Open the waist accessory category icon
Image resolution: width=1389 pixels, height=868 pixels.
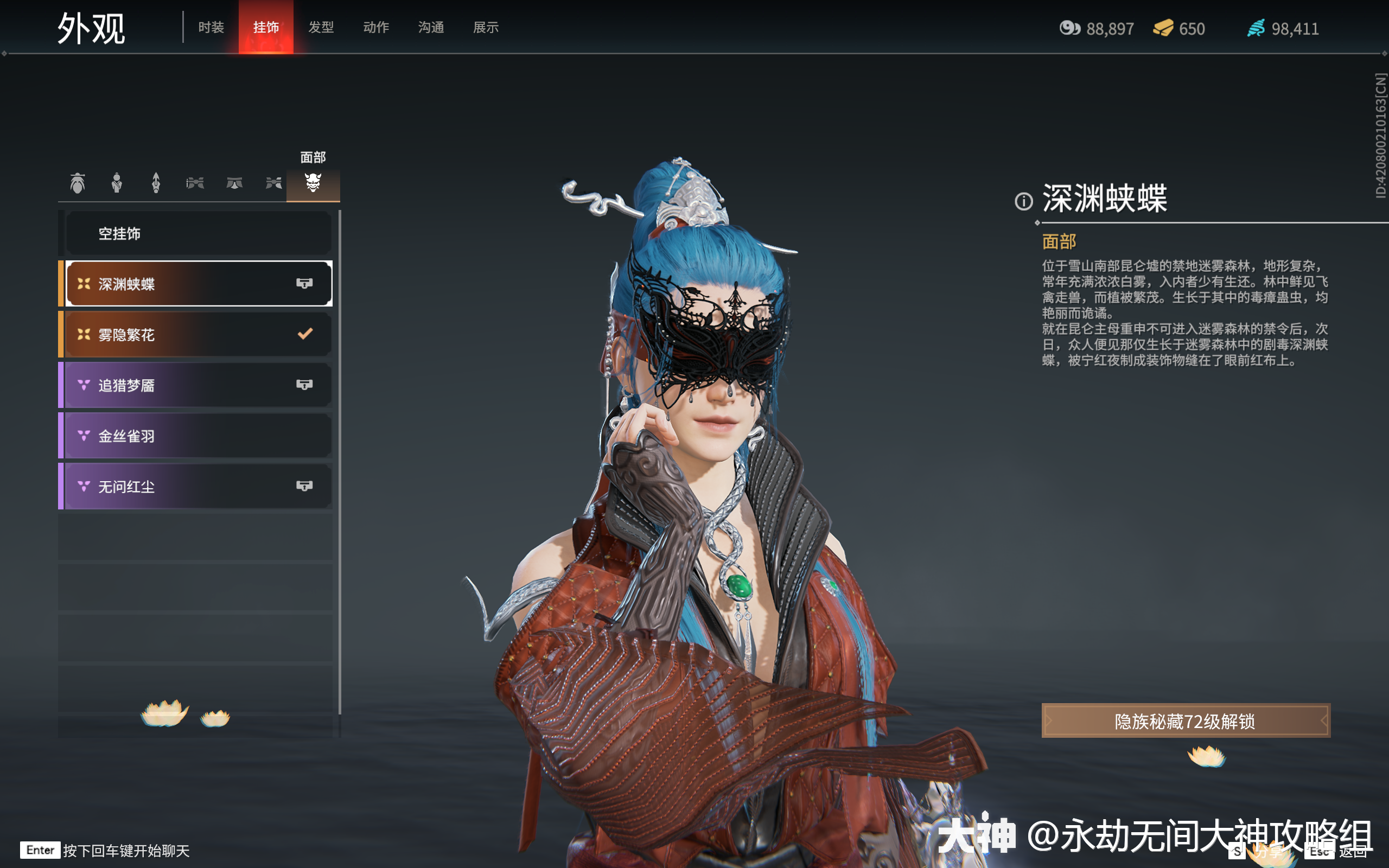[234, 183]
